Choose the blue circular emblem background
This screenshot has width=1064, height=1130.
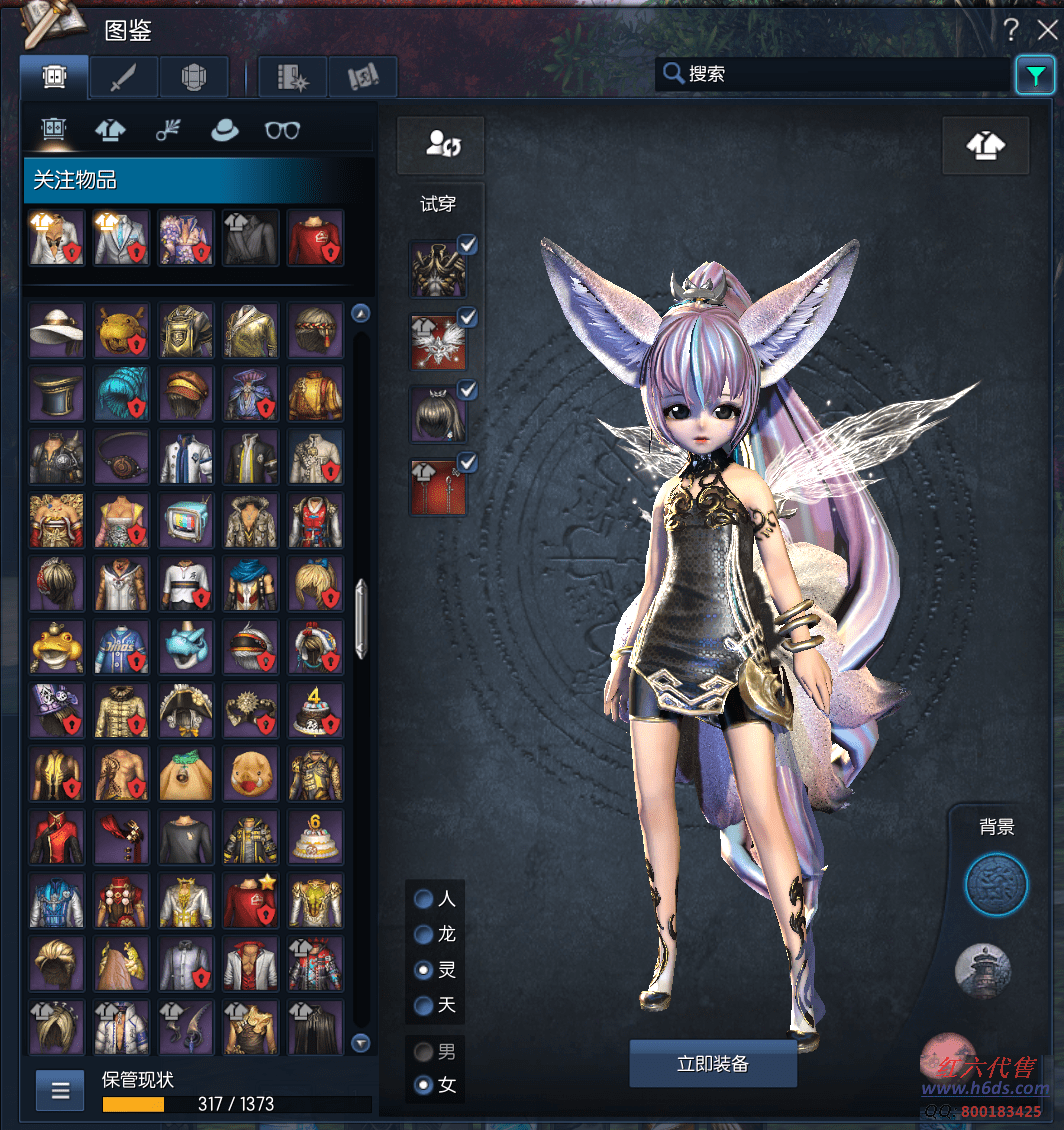(x=996, y=885)
